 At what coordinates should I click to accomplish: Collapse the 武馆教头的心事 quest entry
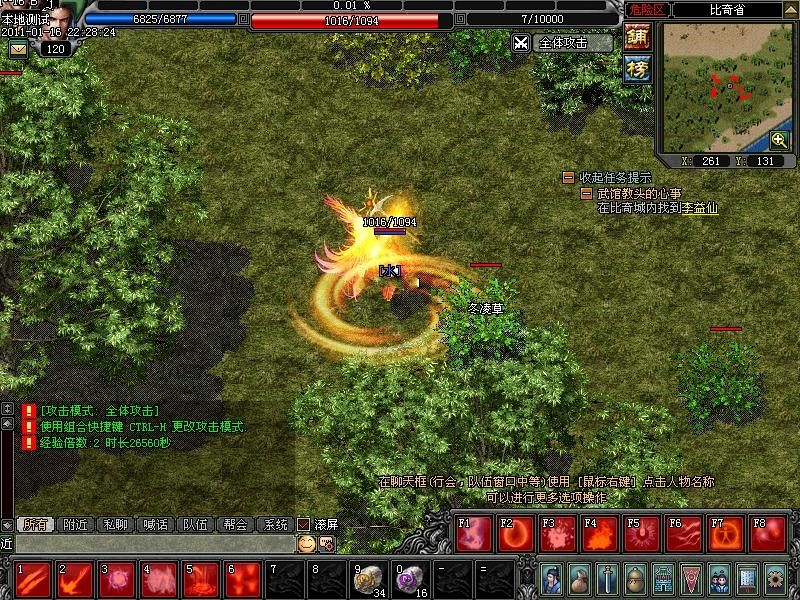(587, 193)
